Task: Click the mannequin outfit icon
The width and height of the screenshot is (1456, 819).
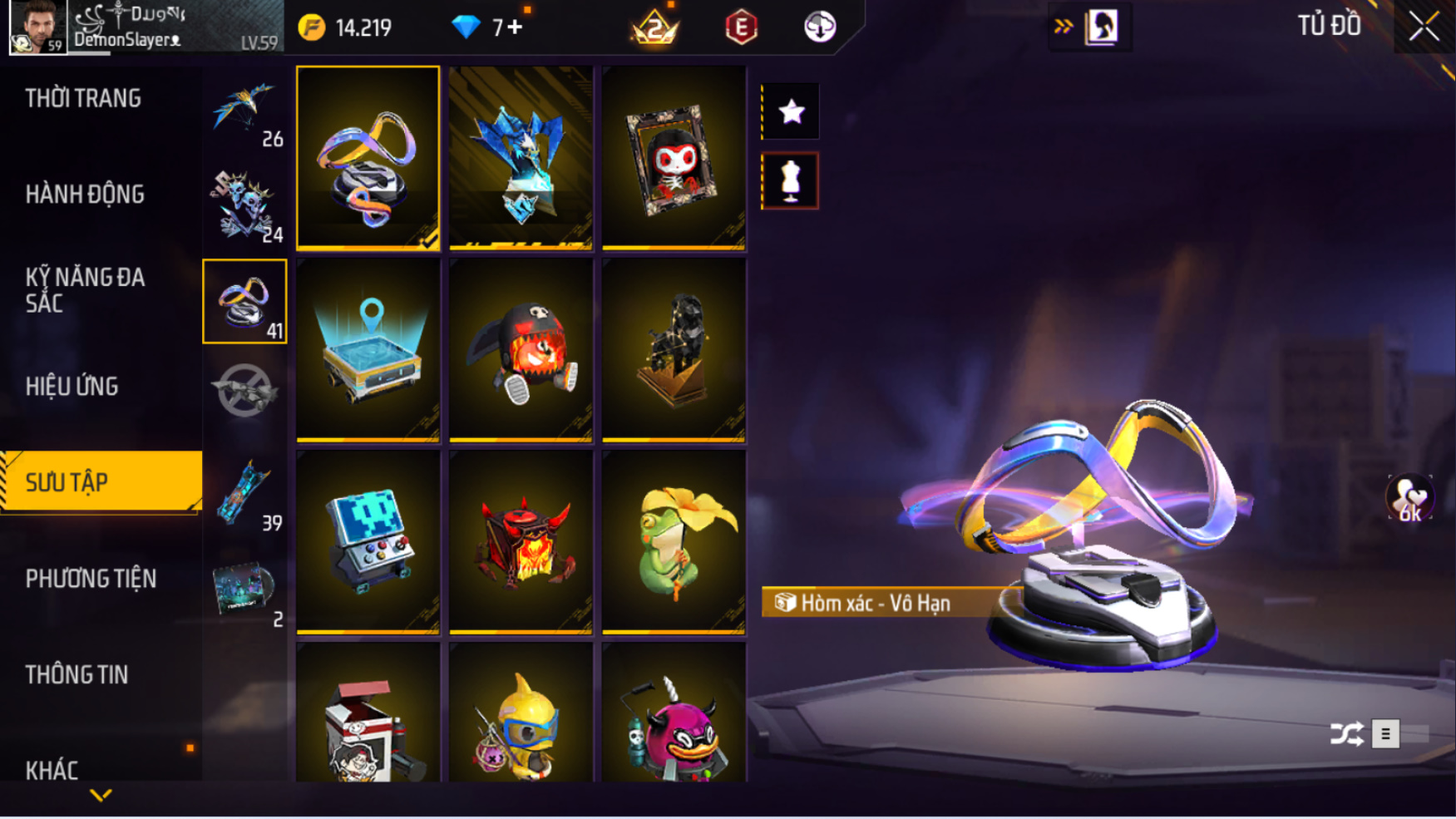Action: (790, 180)
